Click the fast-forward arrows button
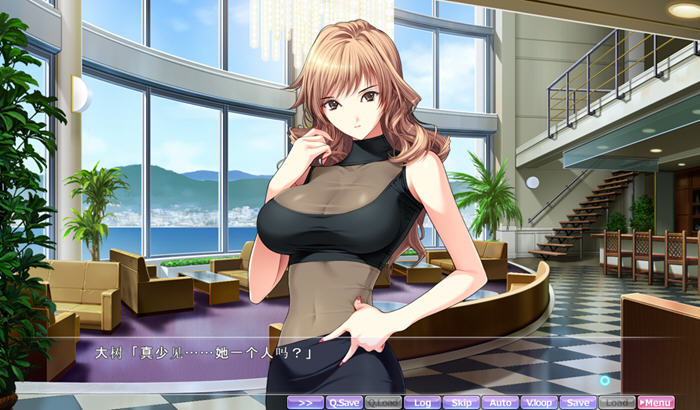Viewport: 700px width, 410px height. [305, 402]
